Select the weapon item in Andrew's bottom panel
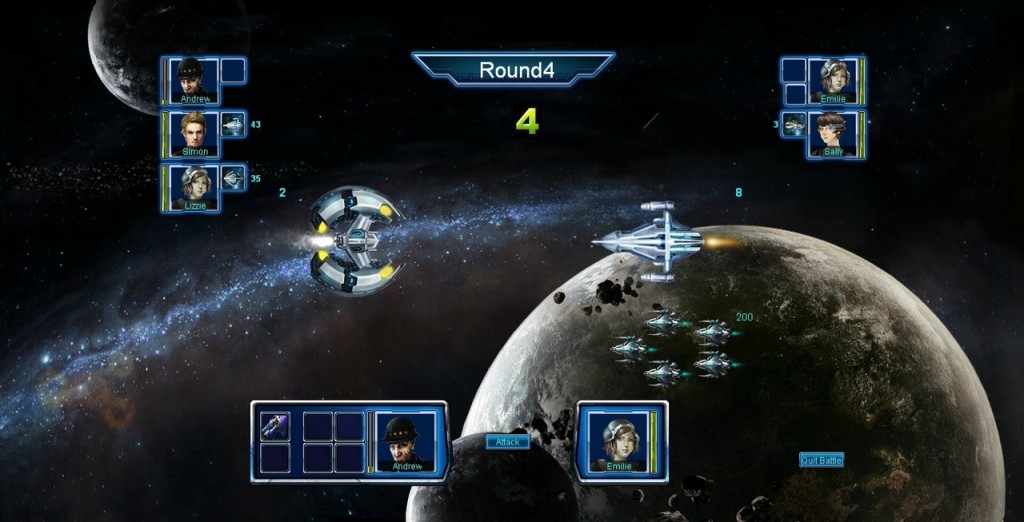This screenshot has width=1024, height=522. 275,426
